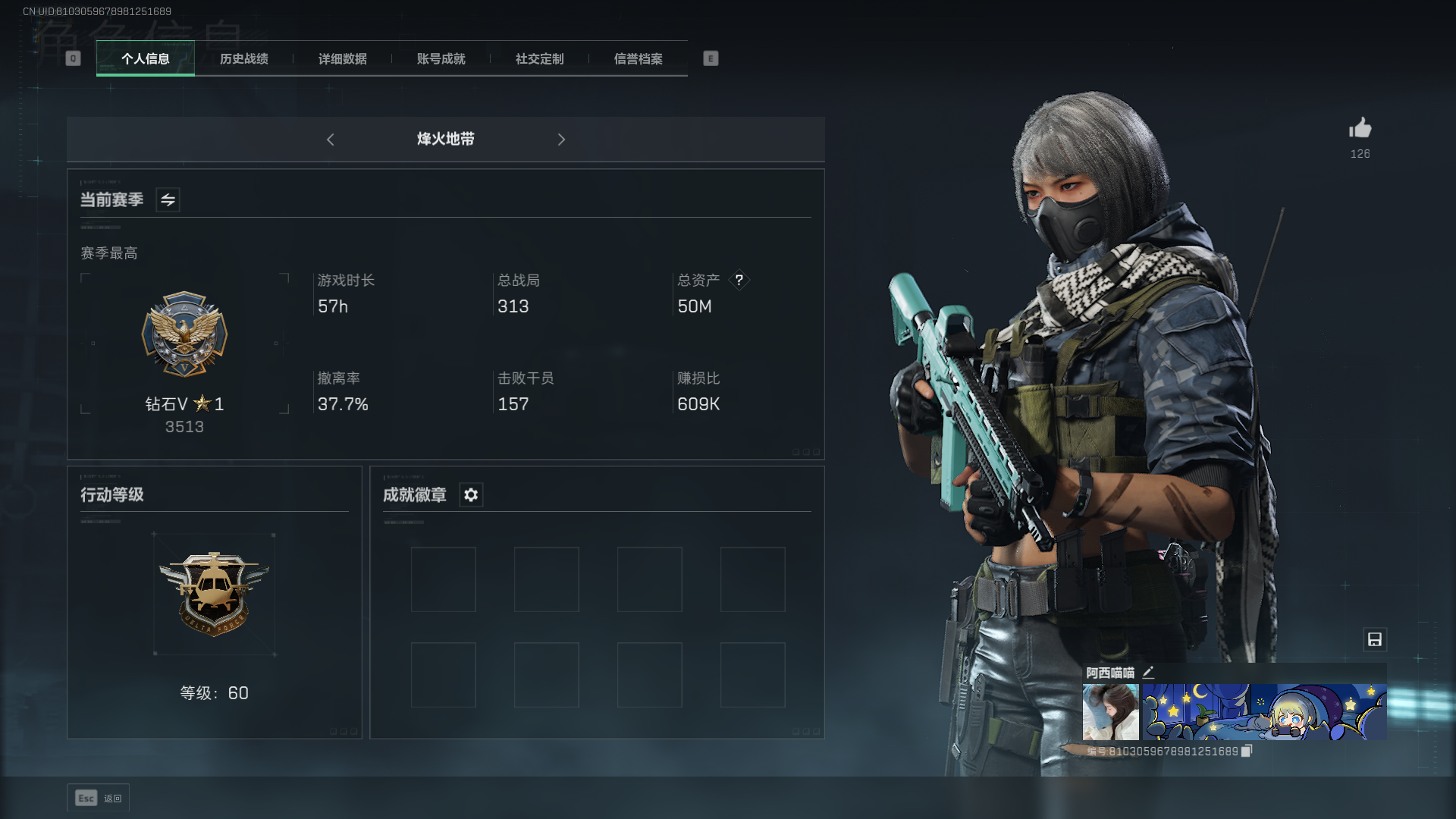This screenshot has height=819, width=1456.
Task: Copy the player ID number
Action: pos(1246,751)
